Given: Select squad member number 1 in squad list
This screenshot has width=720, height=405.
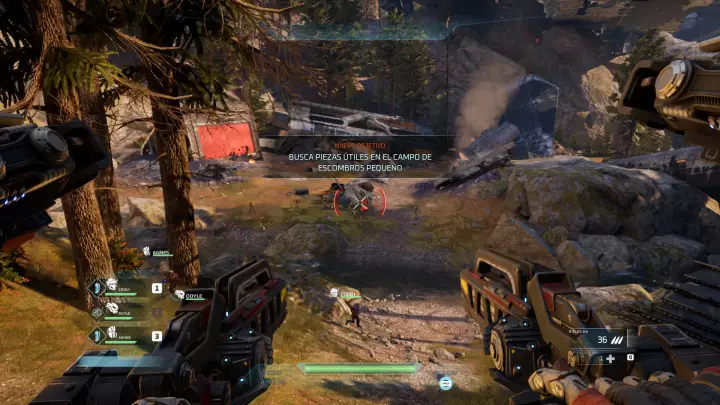Looking at the screenshot, I should tap(156, 288).
